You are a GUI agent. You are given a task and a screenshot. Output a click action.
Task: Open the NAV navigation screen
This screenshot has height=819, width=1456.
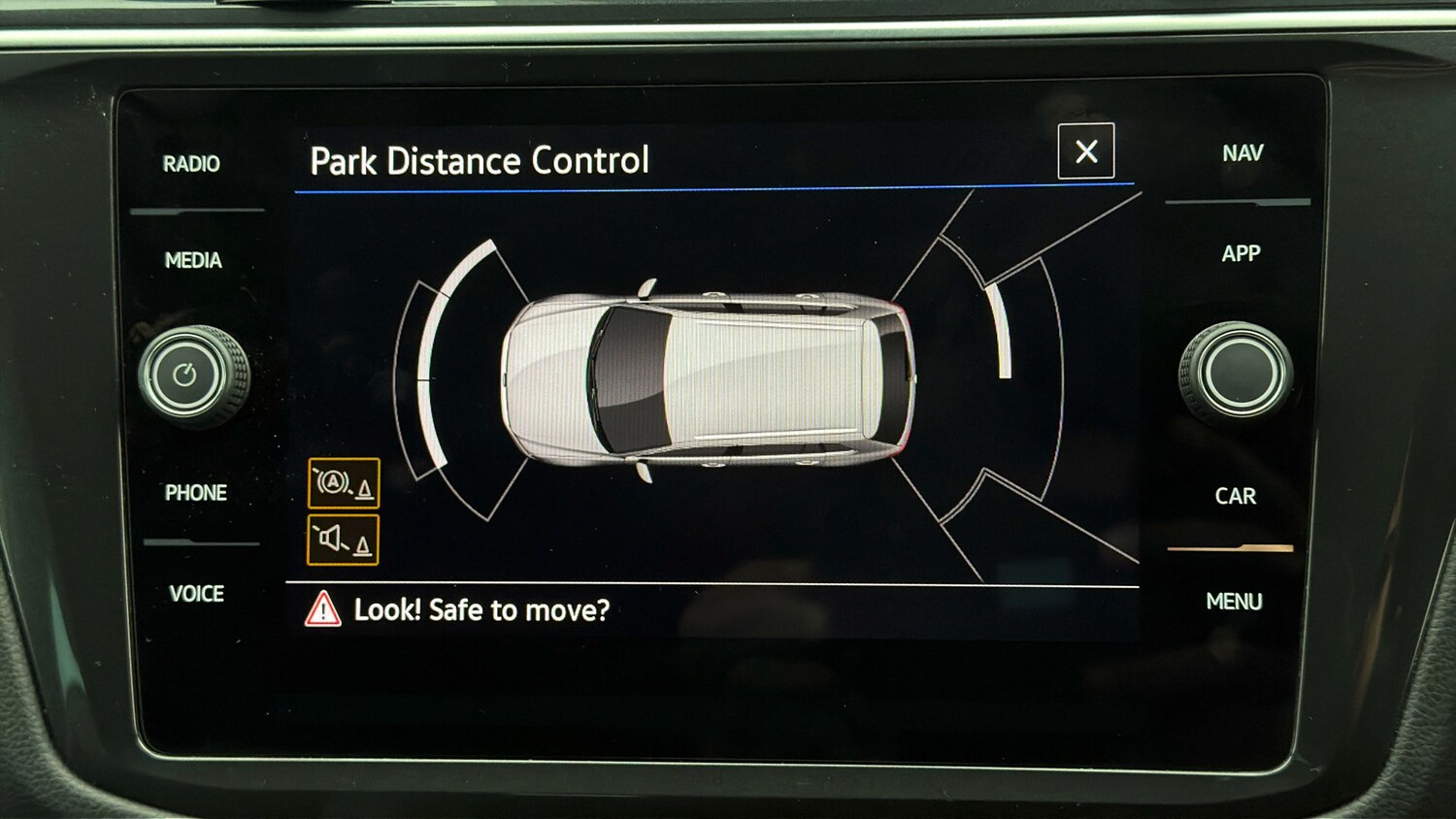[x=1242, y=153]
